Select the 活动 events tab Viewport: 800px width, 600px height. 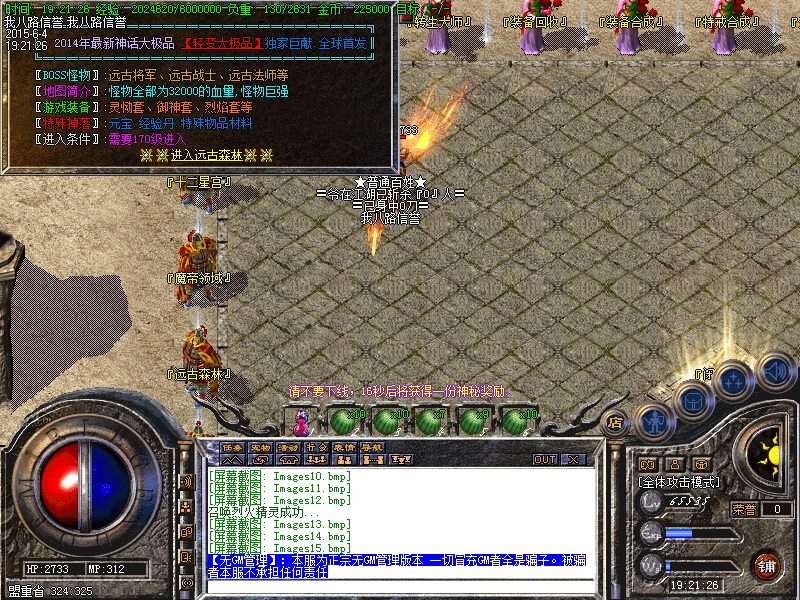click(x=288, y=446)
